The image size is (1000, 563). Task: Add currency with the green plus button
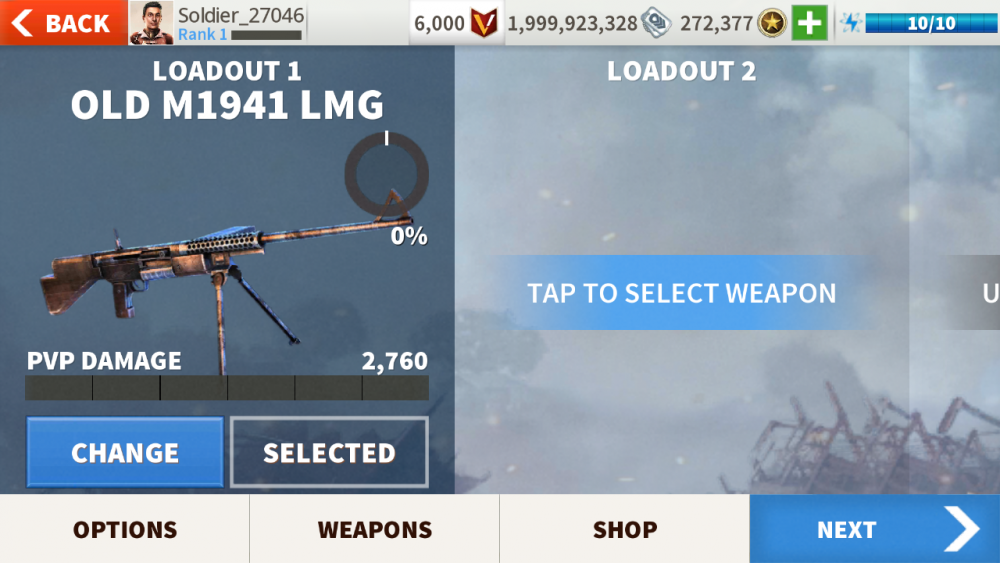click(x=809, y=23)
